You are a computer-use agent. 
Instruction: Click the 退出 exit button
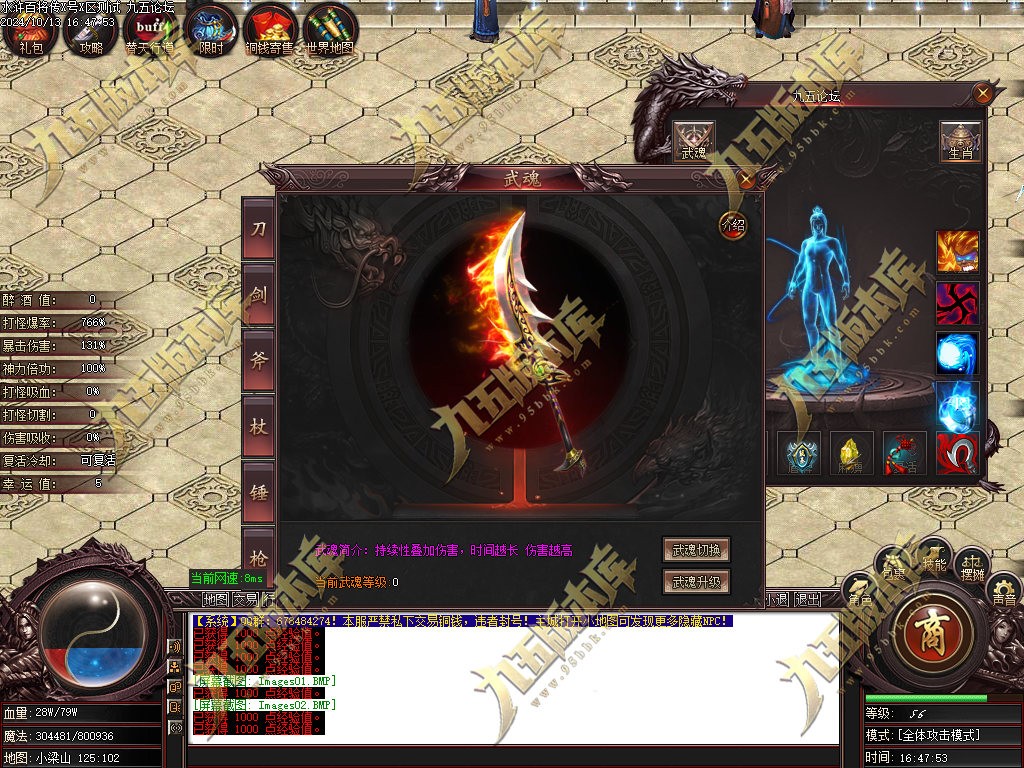pyautogui.click(x=807, y=599)
